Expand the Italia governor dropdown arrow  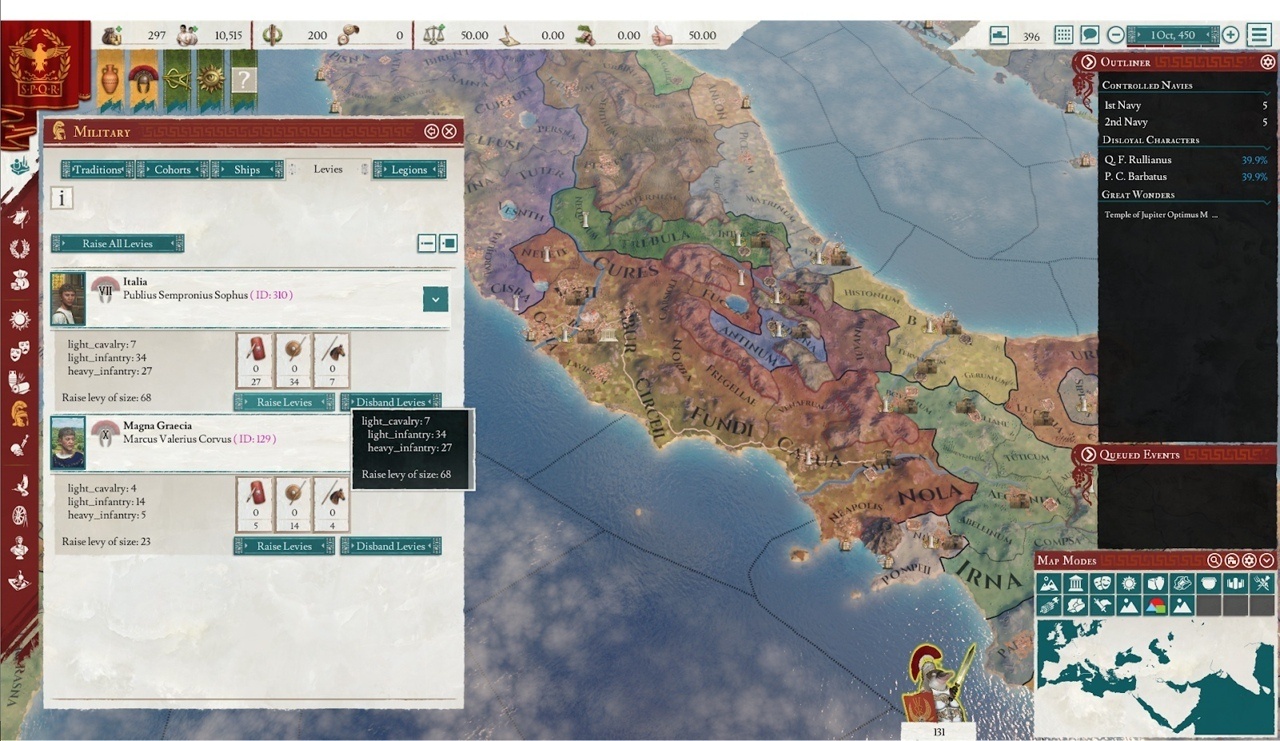pos(435,298)
